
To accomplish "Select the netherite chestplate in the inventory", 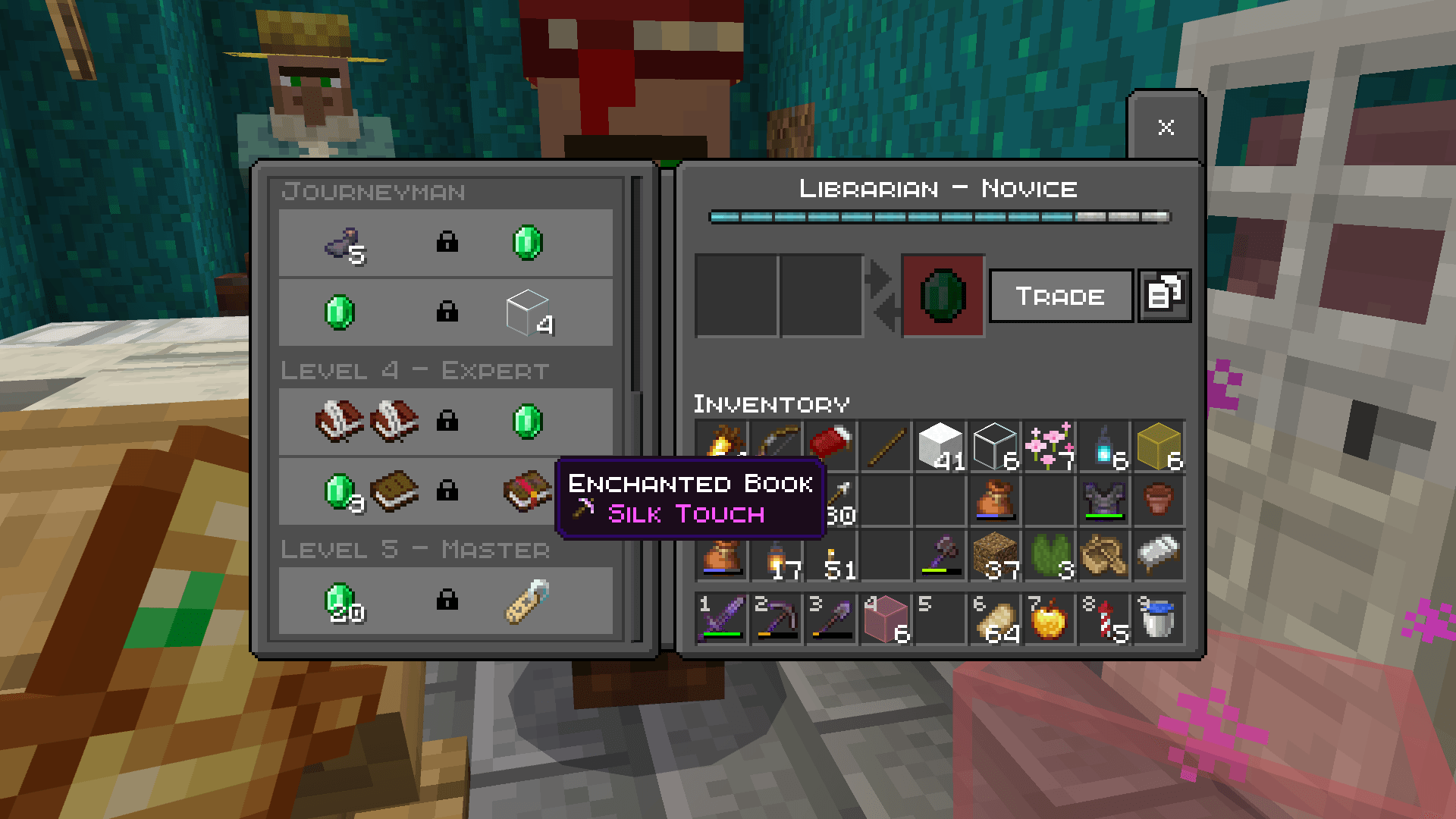I will (1105, 501).
